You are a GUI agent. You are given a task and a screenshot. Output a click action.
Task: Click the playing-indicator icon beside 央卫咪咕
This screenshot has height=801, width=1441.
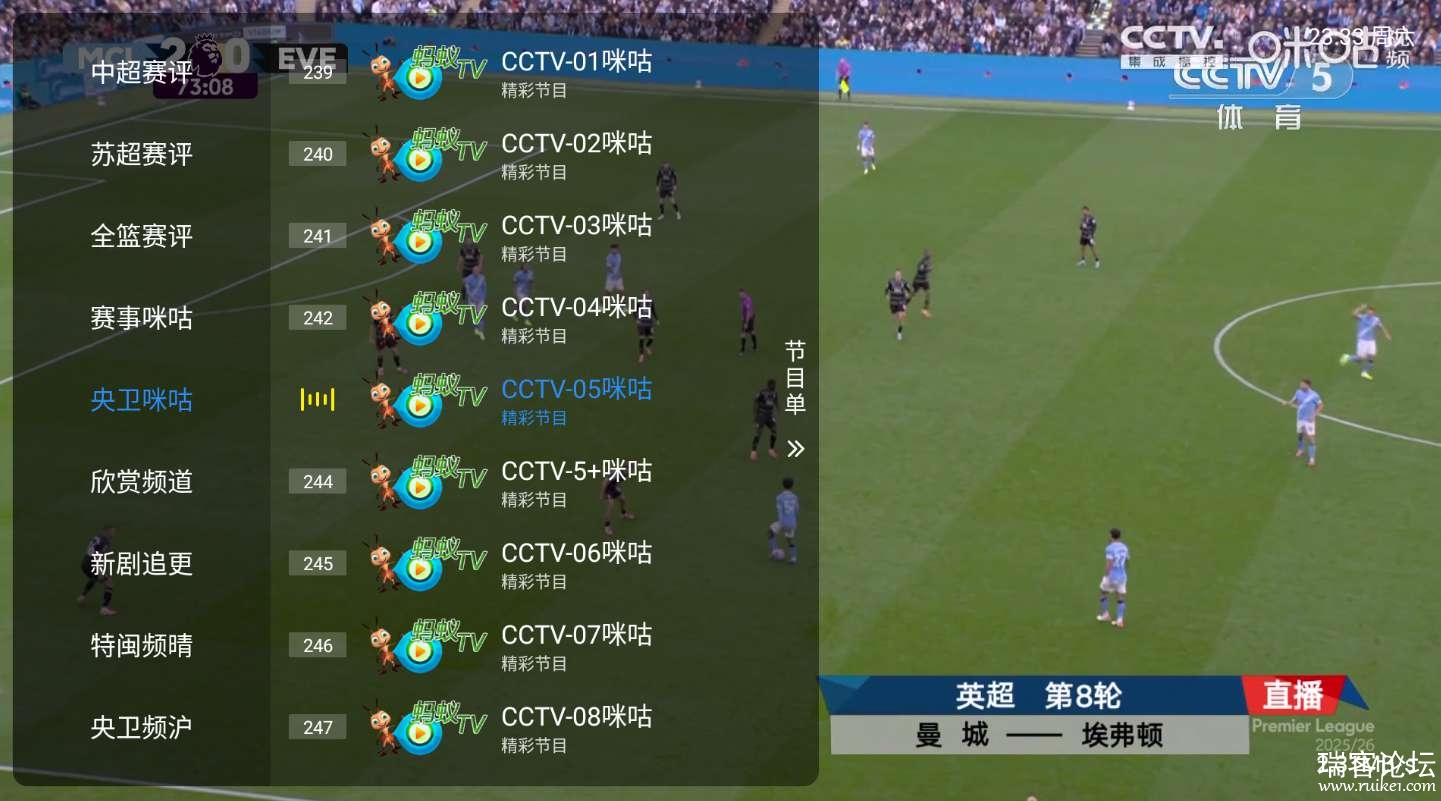click(317, 399)
